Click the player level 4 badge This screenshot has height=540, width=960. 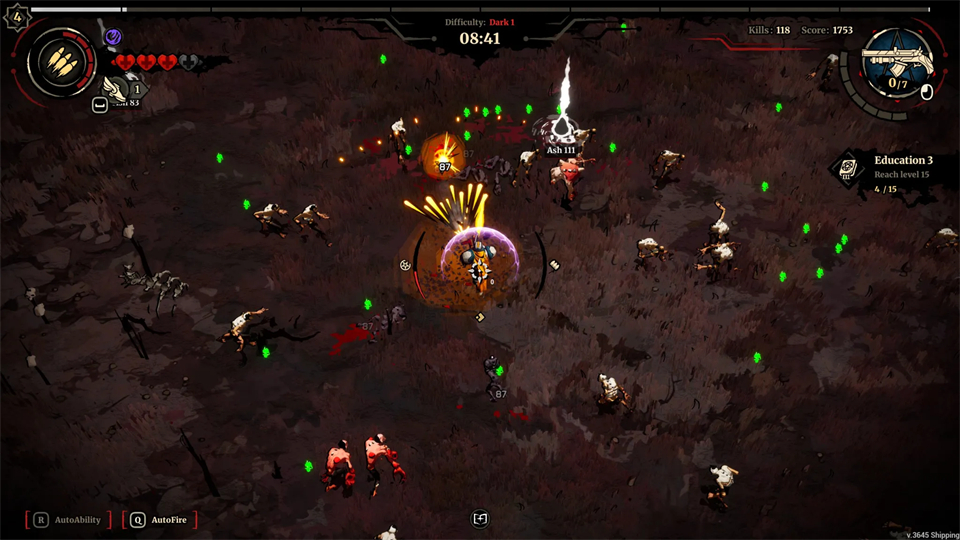[x=15, y=15]
